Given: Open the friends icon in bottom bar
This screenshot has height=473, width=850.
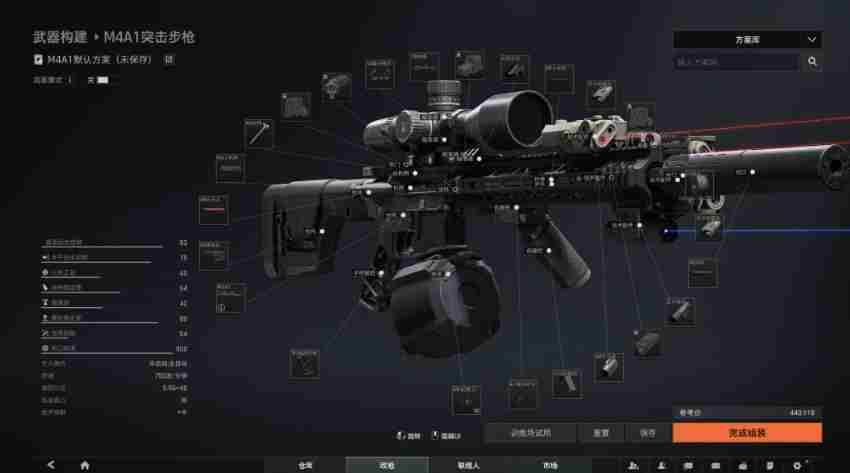Looking at the screenshot, I should click(x=634, y=465).
